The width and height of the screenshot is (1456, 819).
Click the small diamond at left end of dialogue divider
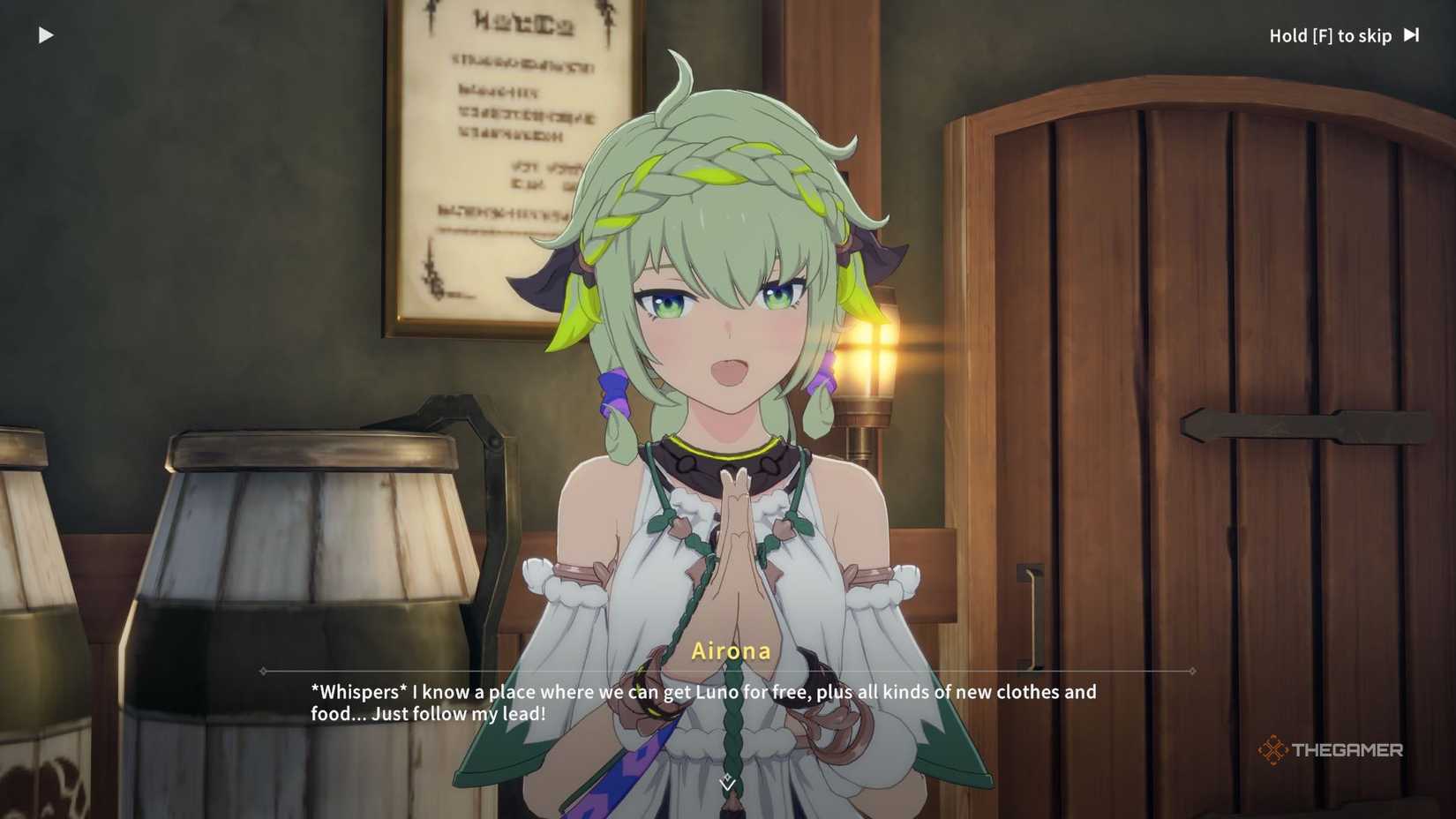tap(263, 671)
